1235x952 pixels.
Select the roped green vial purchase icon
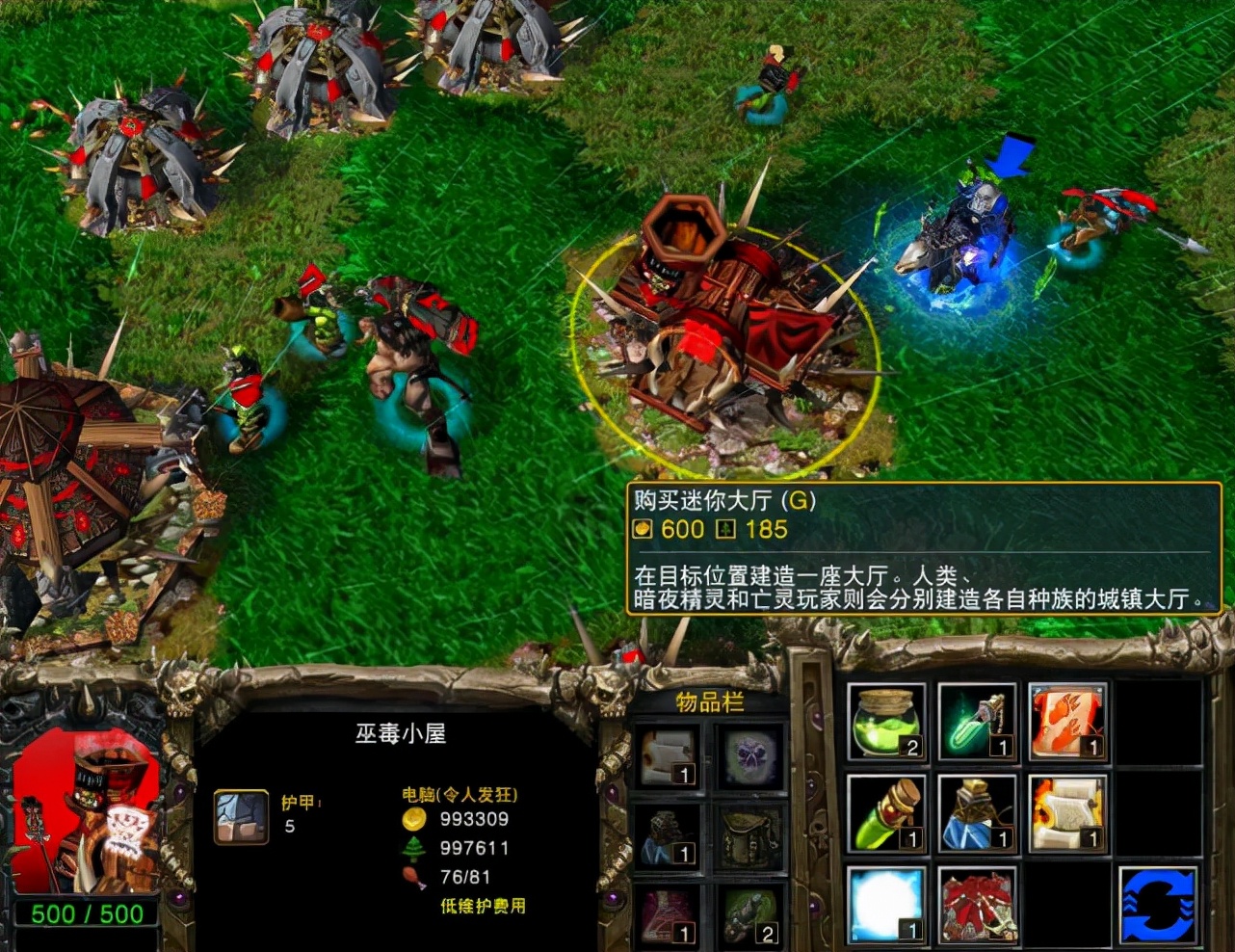[976, 721]
